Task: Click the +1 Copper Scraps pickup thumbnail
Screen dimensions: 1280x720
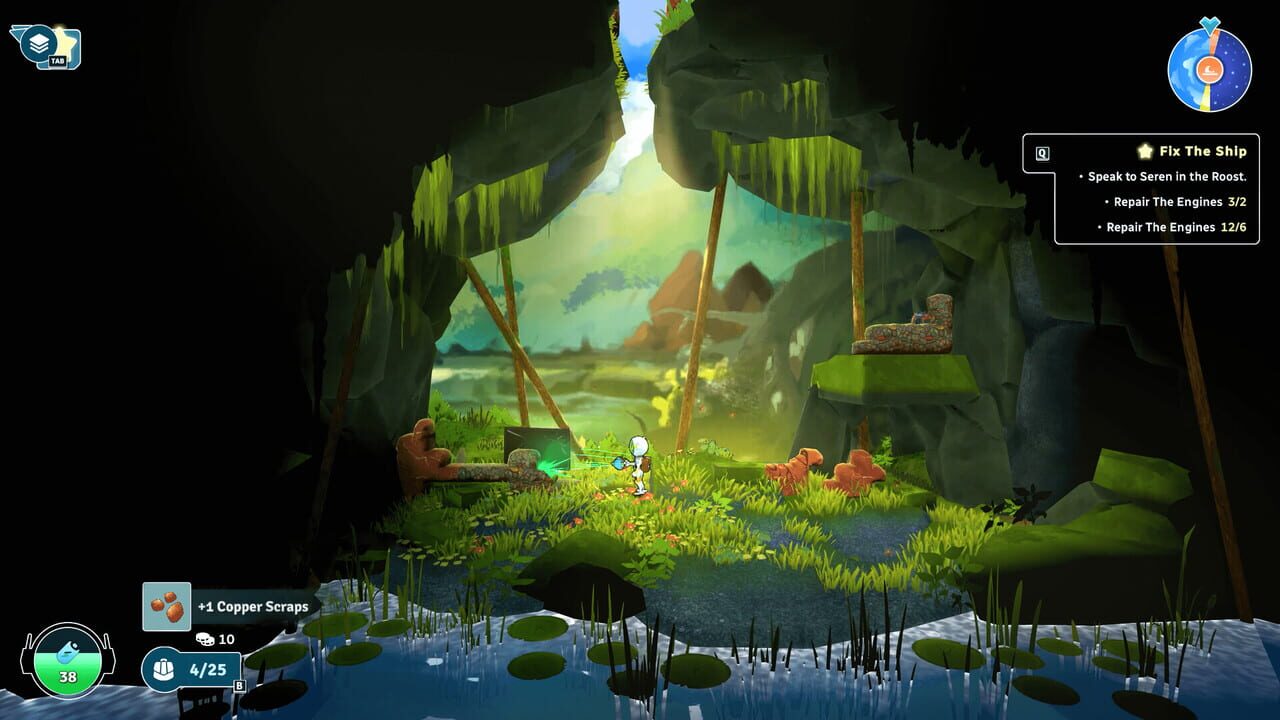Action: [x=167, y=605]
